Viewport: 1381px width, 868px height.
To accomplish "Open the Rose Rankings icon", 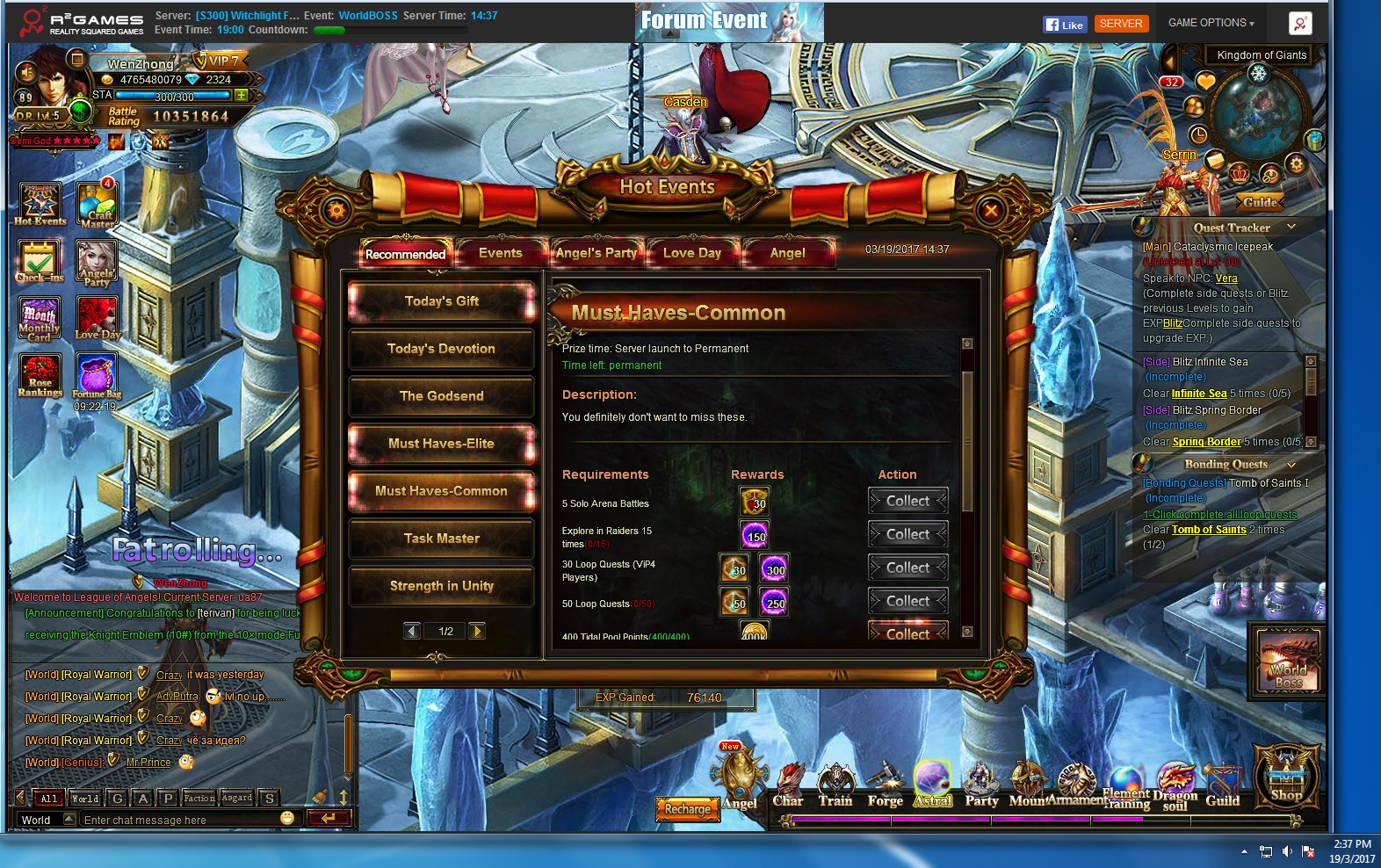I will [40, 375].
